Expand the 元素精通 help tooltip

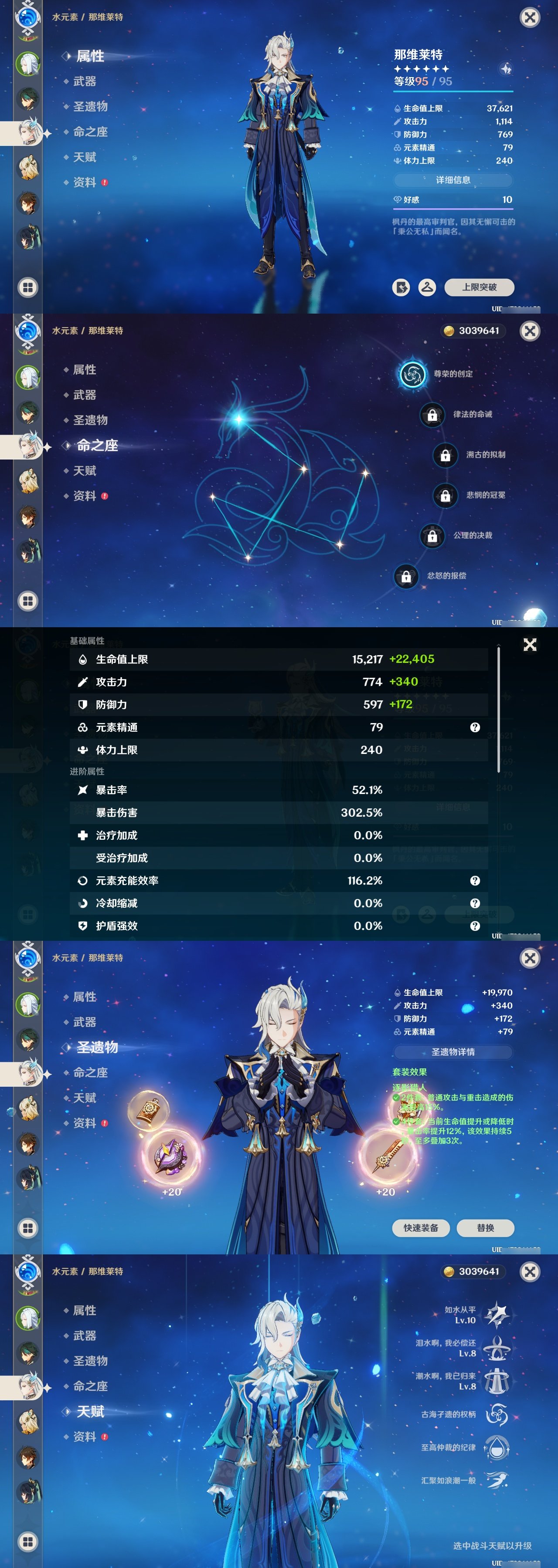pyautogui.click(x=474, y=726)
